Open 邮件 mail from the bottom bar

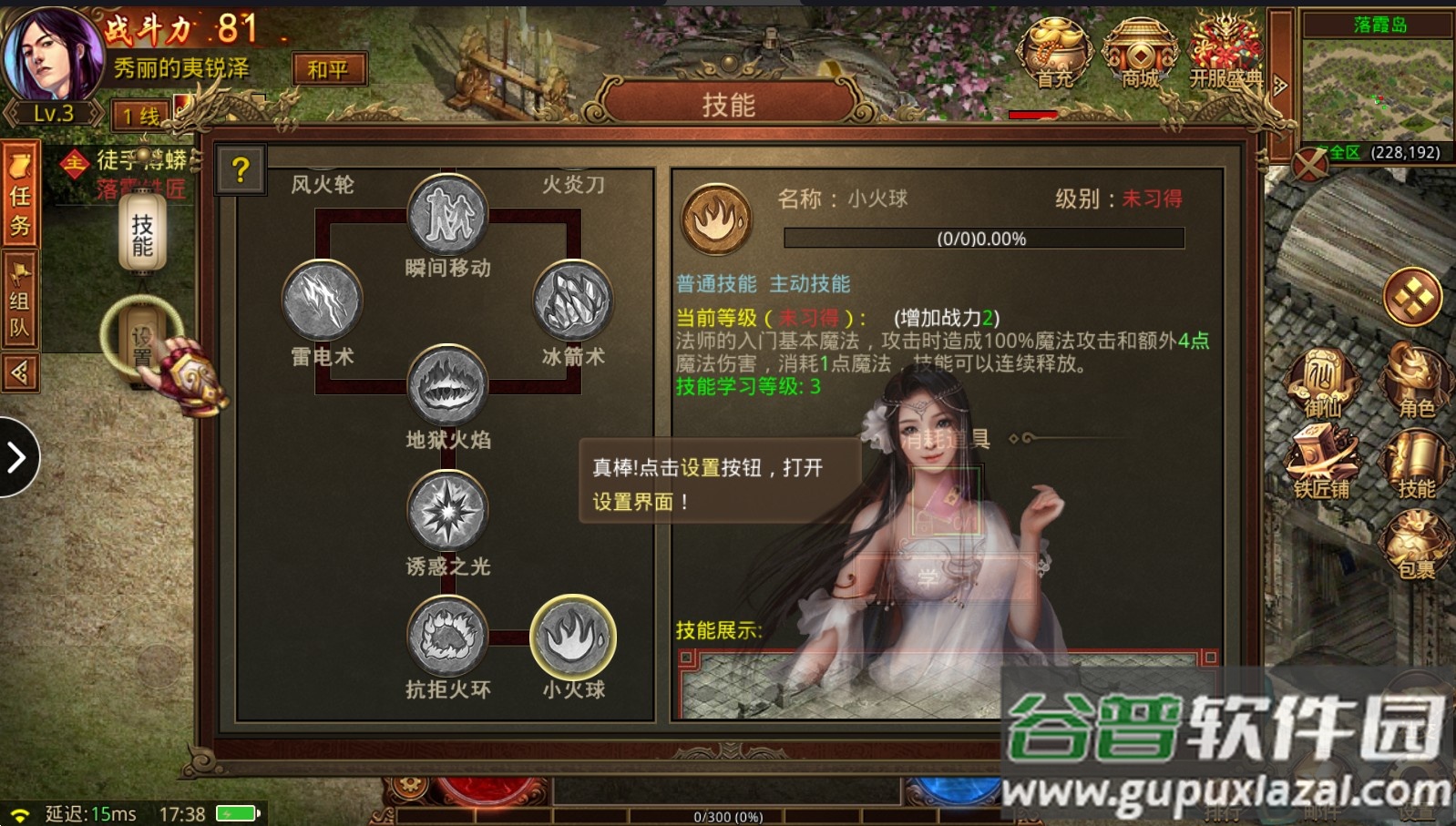coord(1323,811)
